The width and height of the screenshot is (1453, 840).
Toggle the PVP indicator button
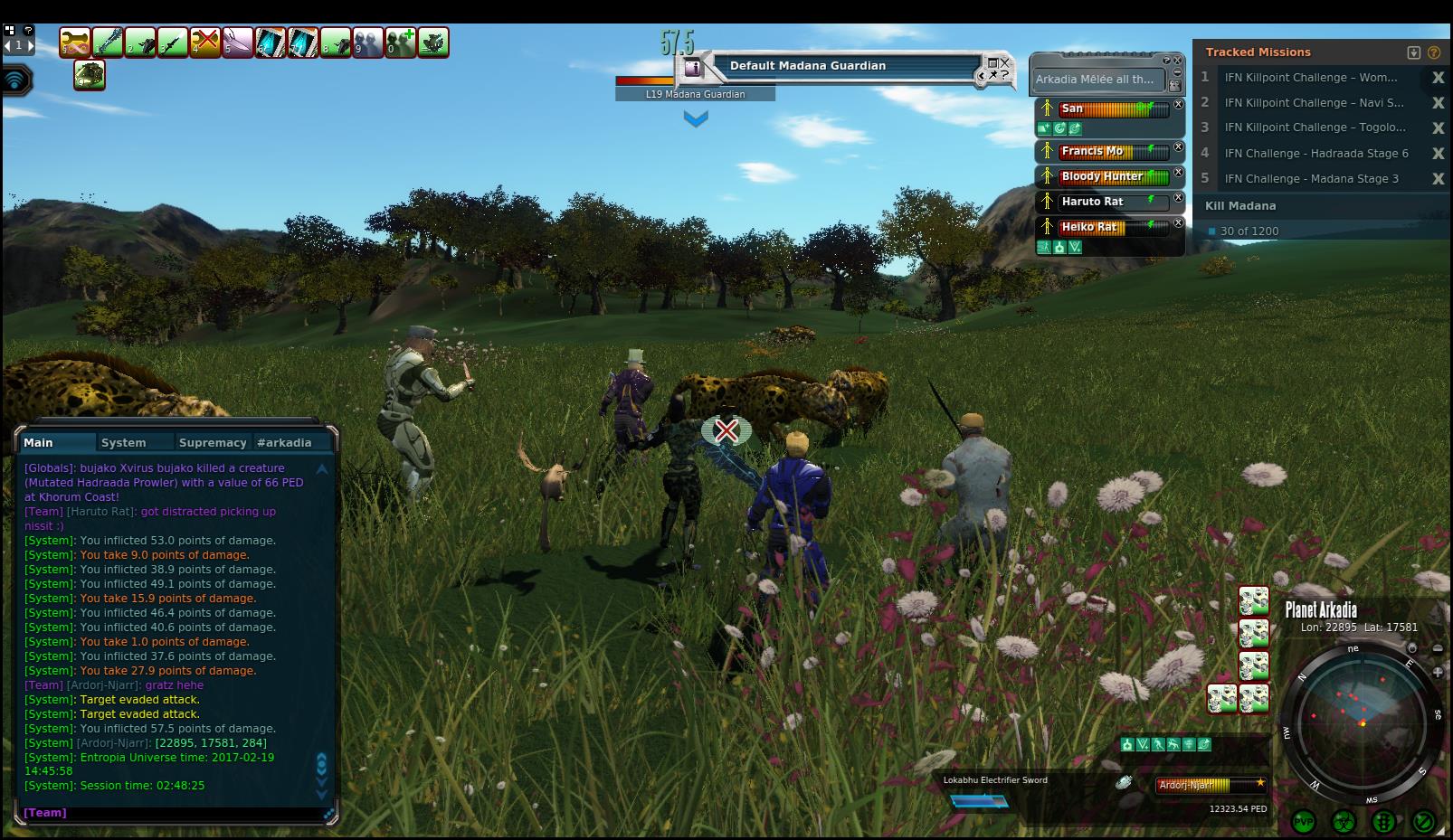(x=1304, y=822)
